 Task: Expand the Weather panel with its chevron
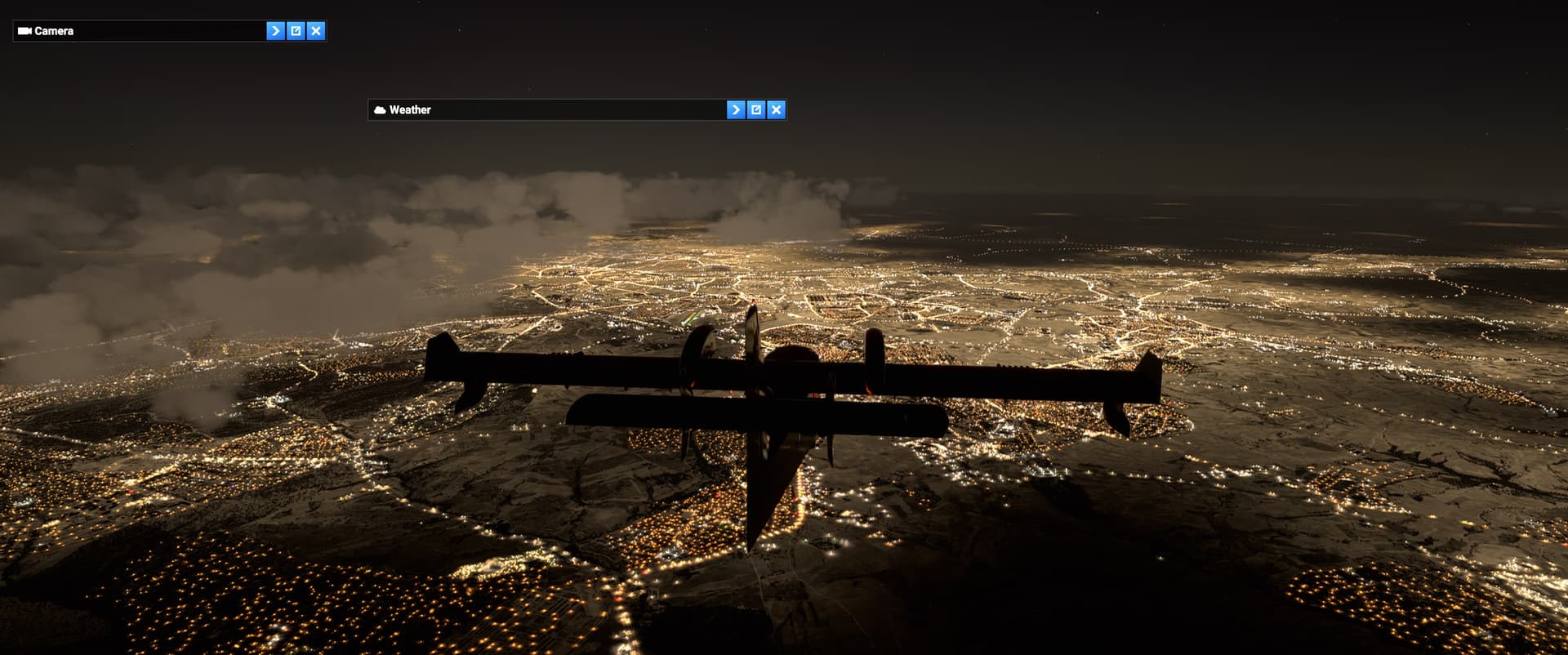point(736,109)
